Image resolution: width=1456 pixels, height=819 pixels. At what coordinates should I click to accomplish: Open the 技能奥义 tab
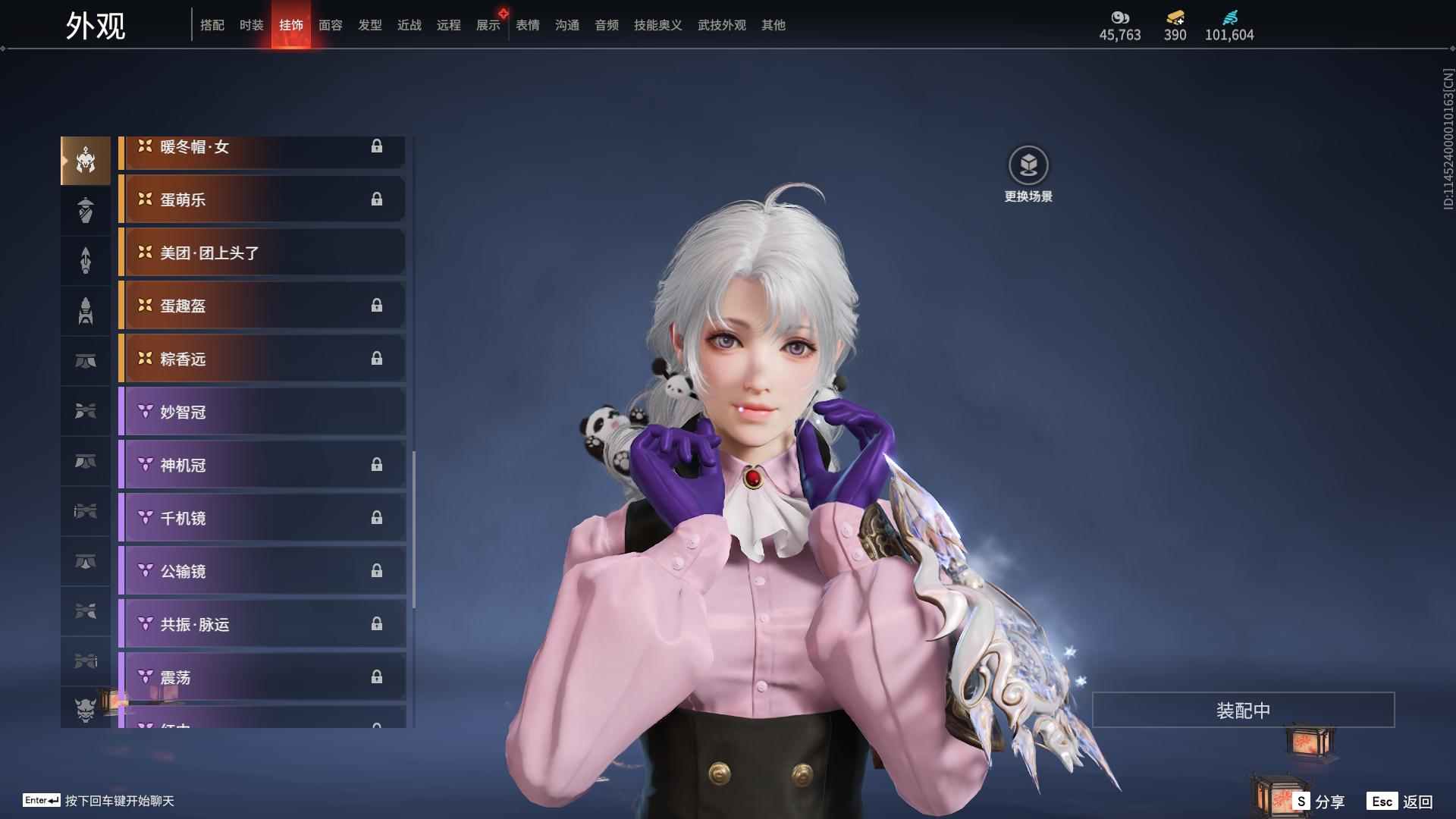[x=657, y=25]
